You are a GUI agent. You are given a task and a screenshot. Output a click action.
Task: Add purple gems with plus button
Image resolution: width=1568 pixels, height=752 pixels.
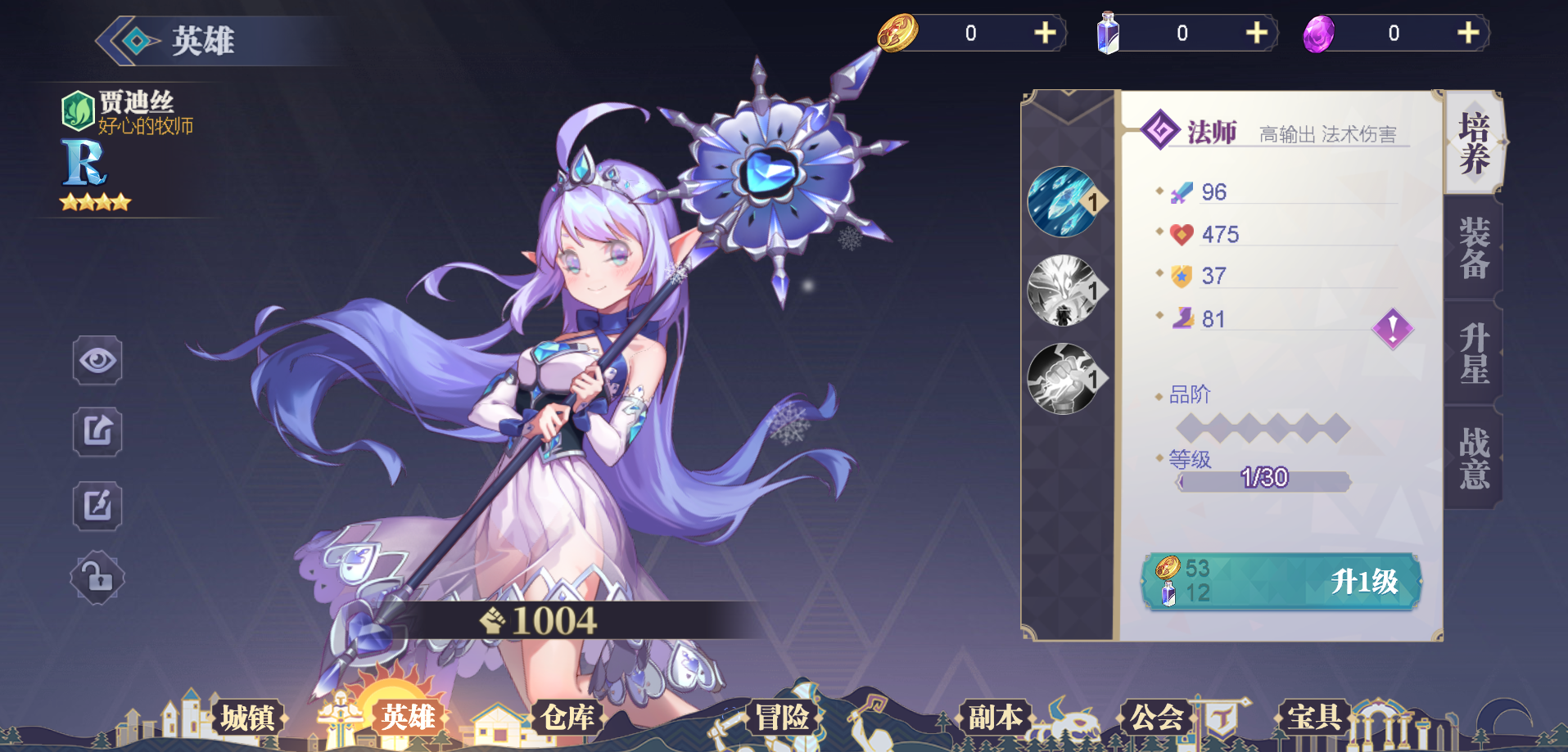1467,33
